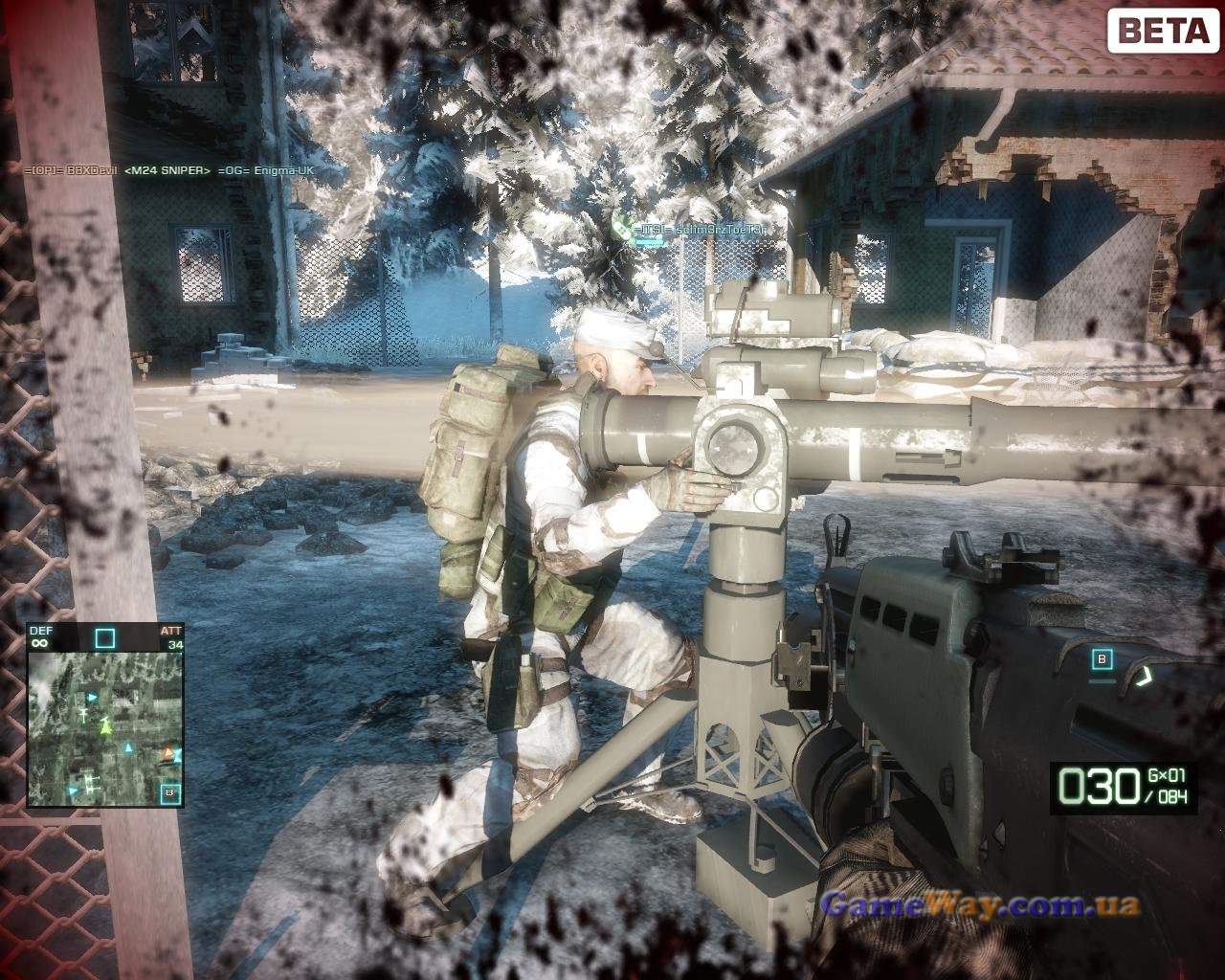Click the empty objective square between DEF and ATT

[x=104, y=637]
